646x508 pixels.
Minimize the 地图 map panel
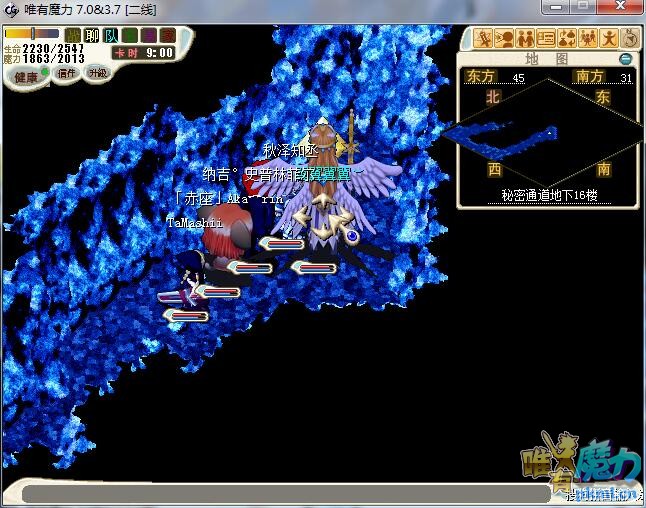pos(626,59)
